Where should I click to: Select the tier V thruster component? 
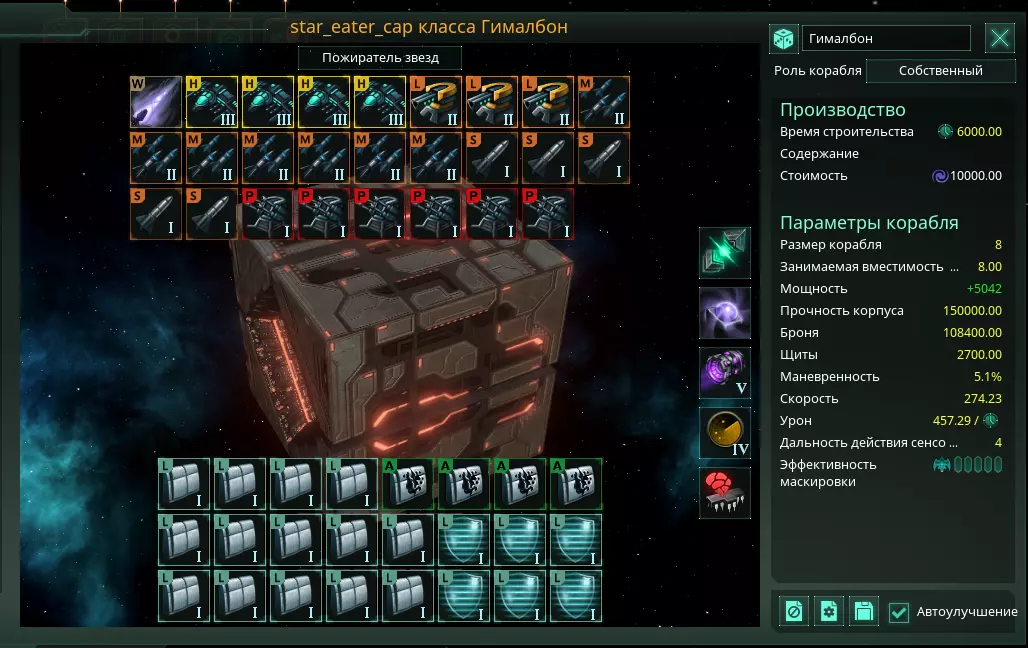tap(725, 373)
